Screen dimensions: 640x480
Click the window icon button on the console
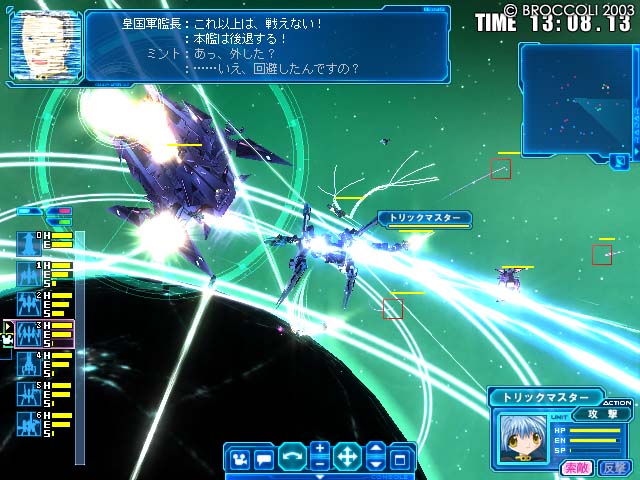click(x=401, y=460)
